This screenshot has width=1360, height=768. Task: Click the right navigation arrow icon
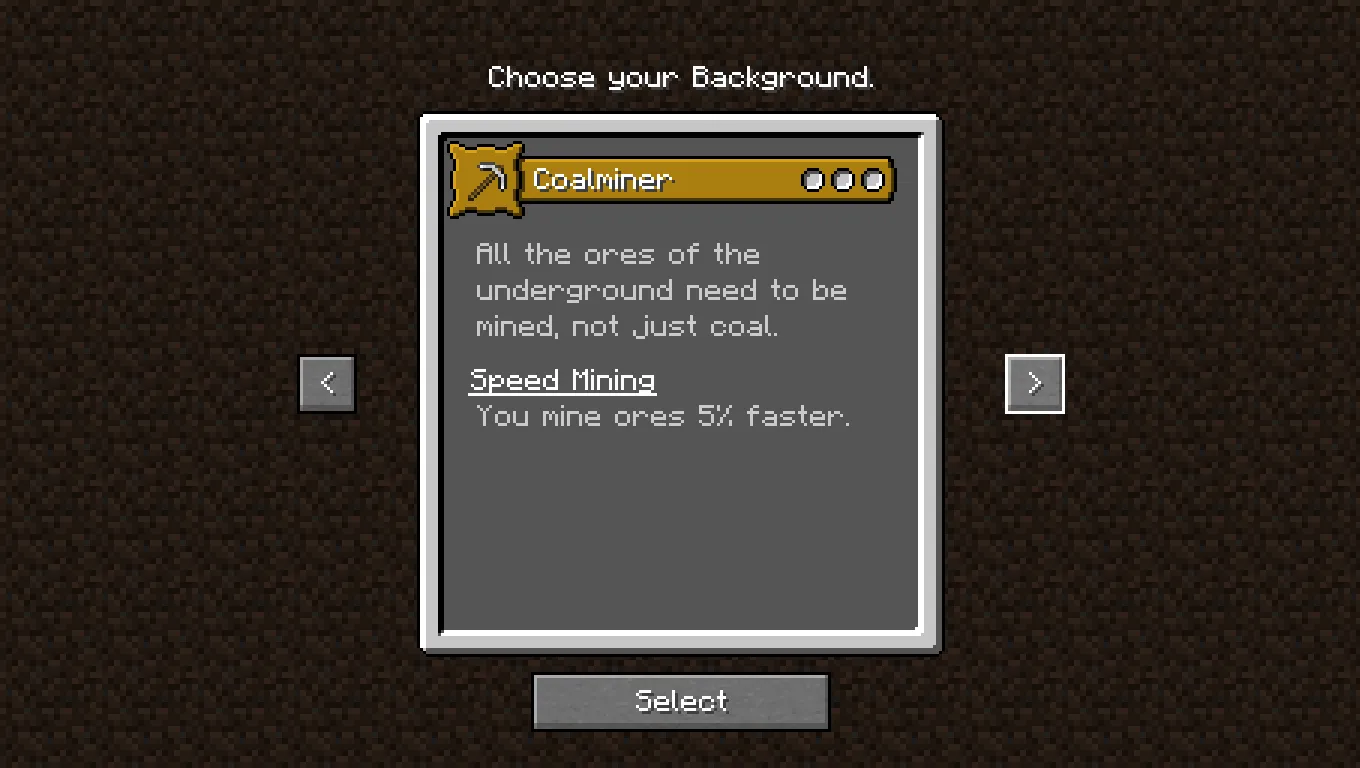tap(1034, 383)
